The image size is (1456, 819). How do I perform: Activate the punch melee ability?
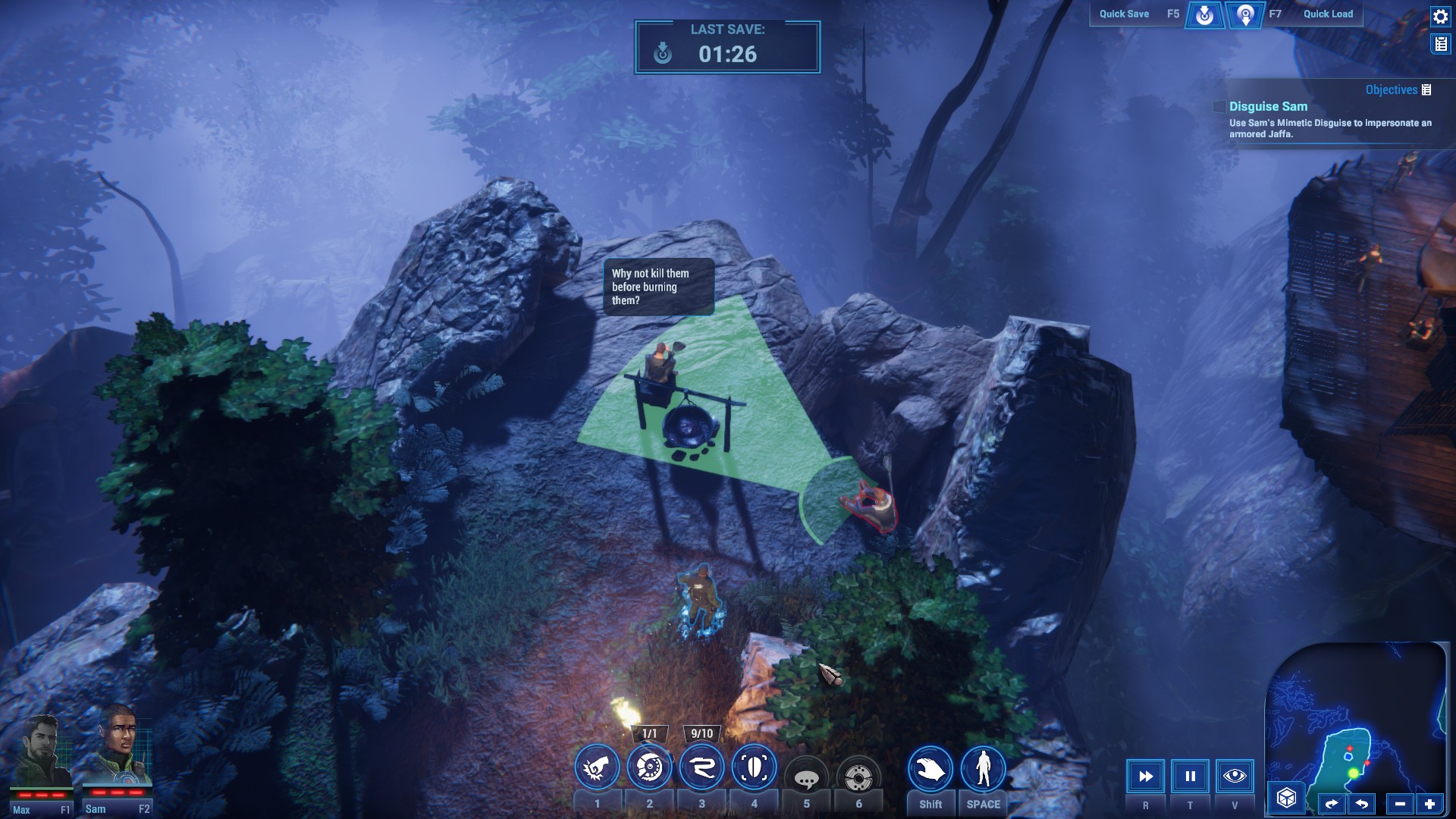pyautogui.click(x=597, y=769)
